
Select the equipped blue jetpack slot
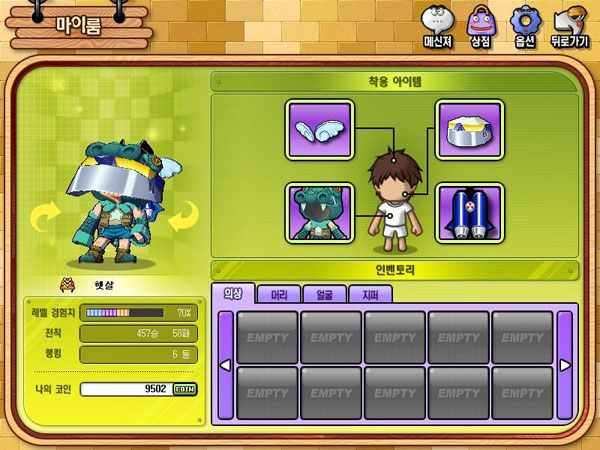469,212
